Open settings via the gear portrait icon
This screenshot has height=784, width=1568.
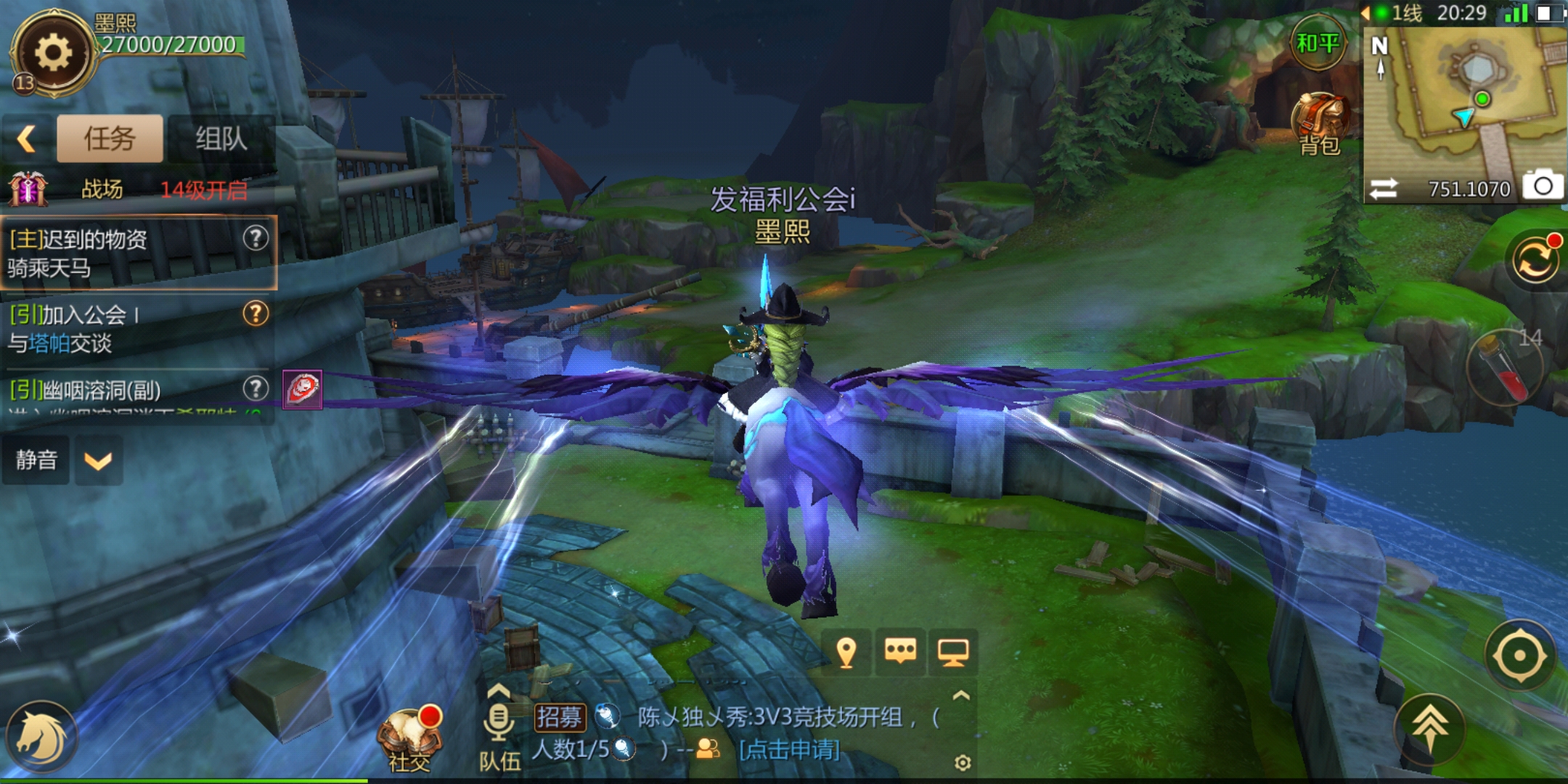coord(53,53)
